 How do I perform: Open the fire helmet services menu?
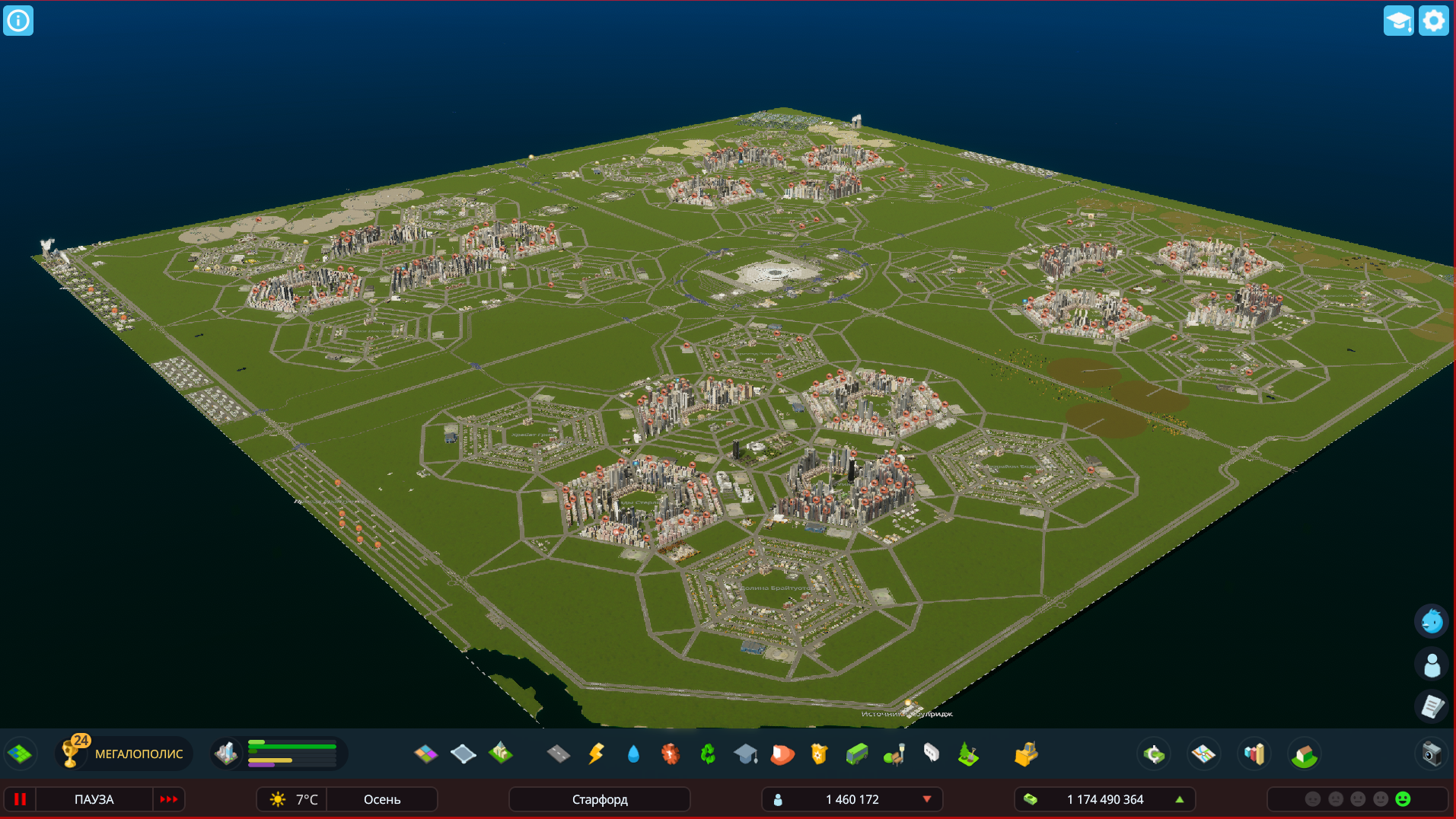pos(782,754)
